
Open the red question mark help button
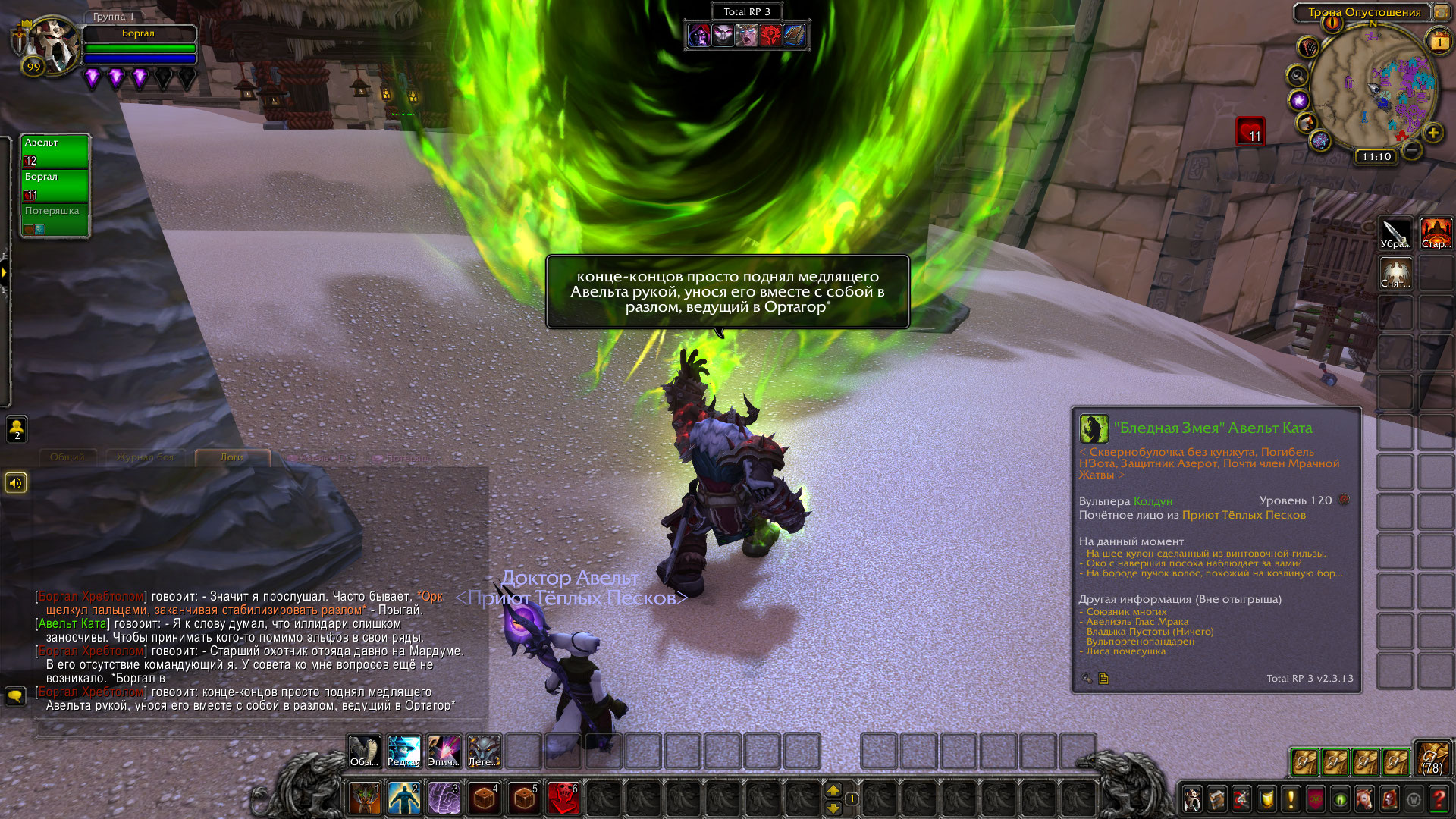coord(1438,799)
